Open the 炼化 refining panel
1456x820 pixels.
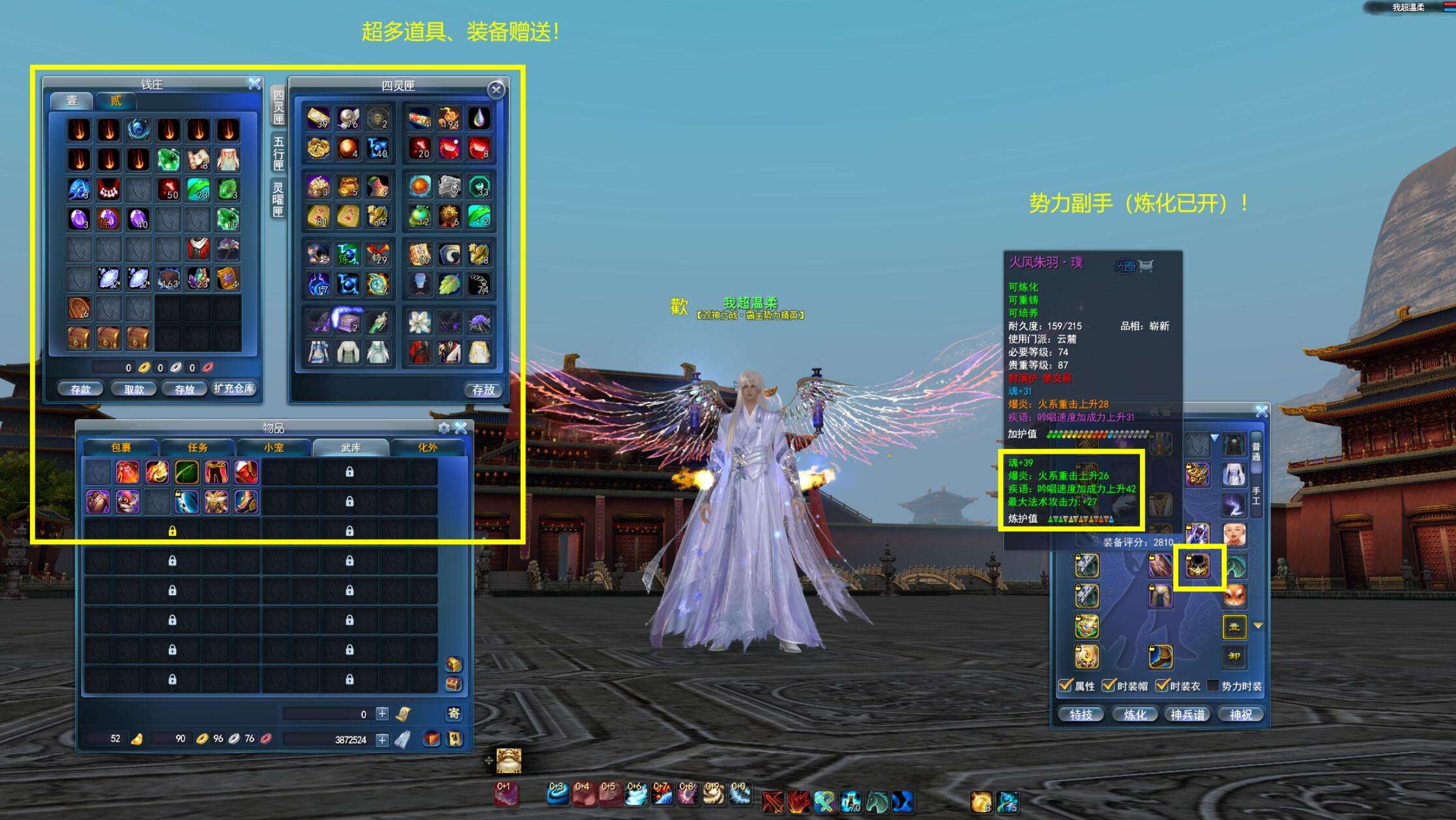[1135, 715]
